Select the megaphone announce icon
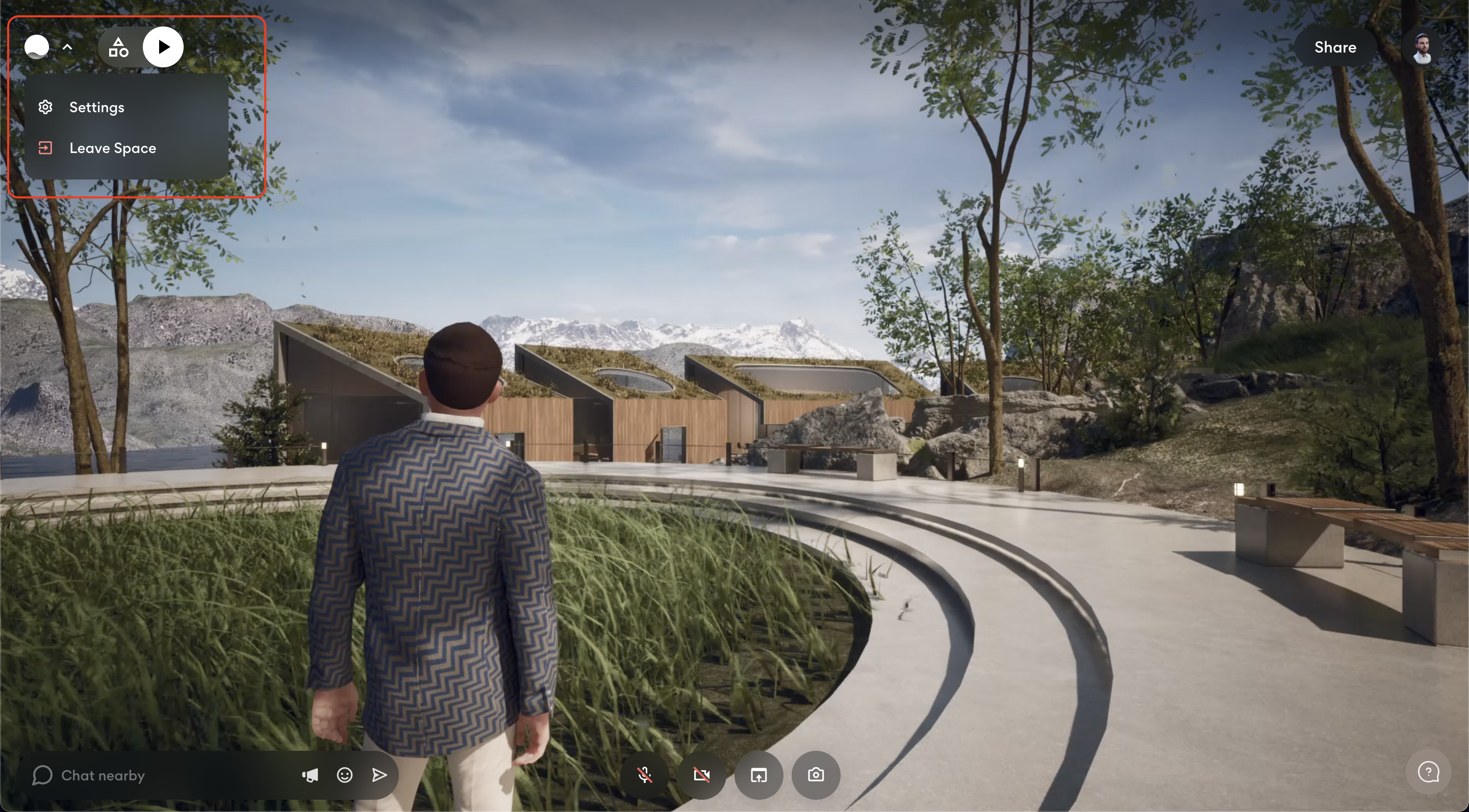 310,775
